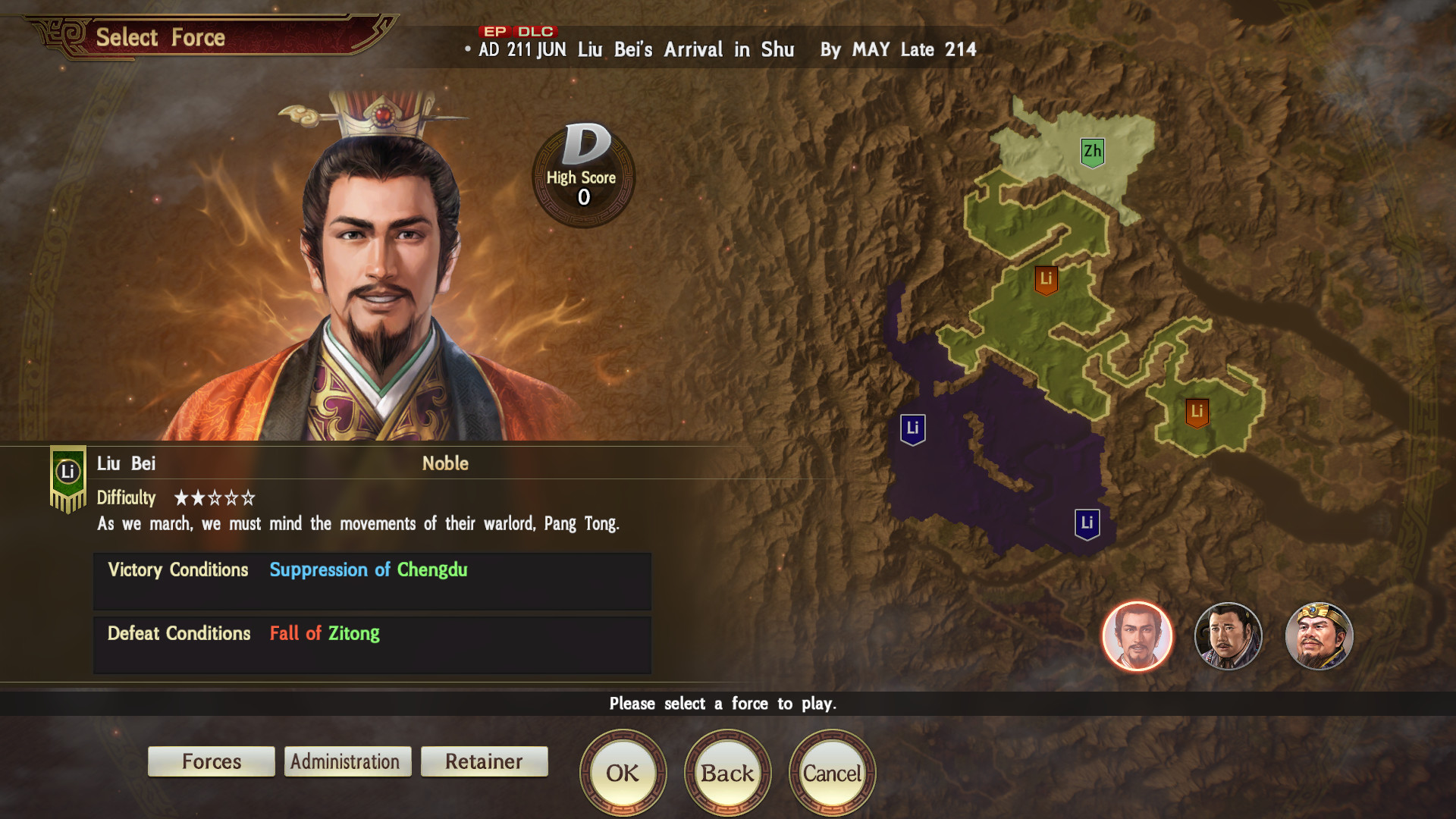This screenshot has height=819, width=1456.
Task: Click the Select Force header seal emblem
Action: pyautogui.click(x=59, y=32)
